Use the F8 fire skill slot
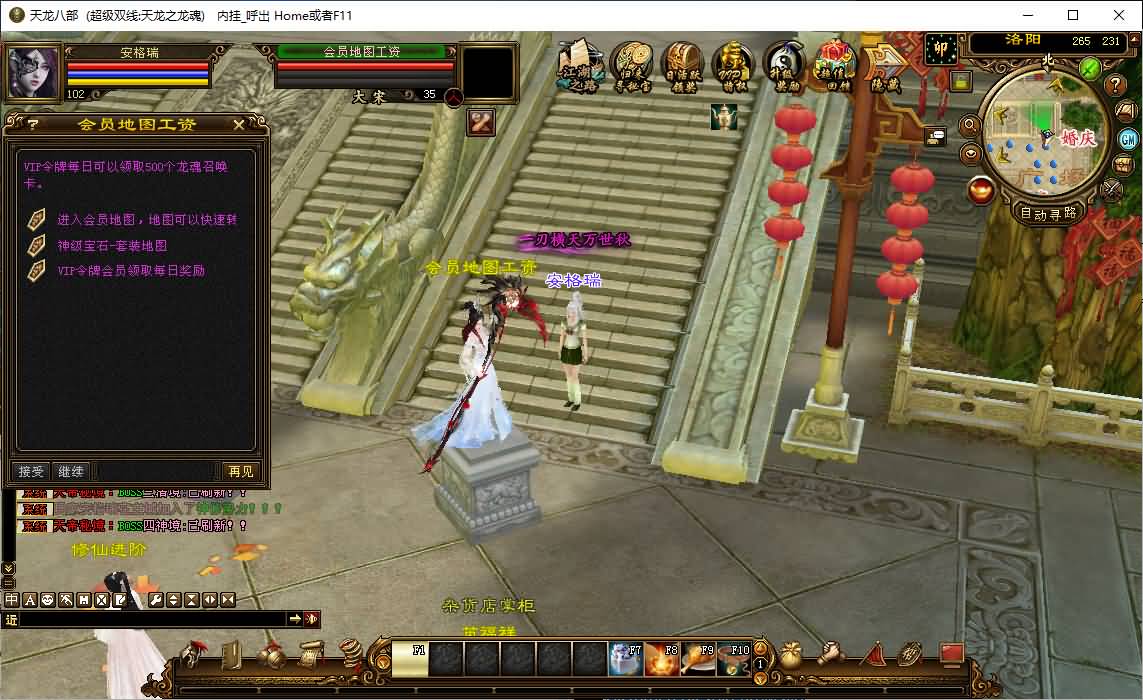 (x=662, y=659)
